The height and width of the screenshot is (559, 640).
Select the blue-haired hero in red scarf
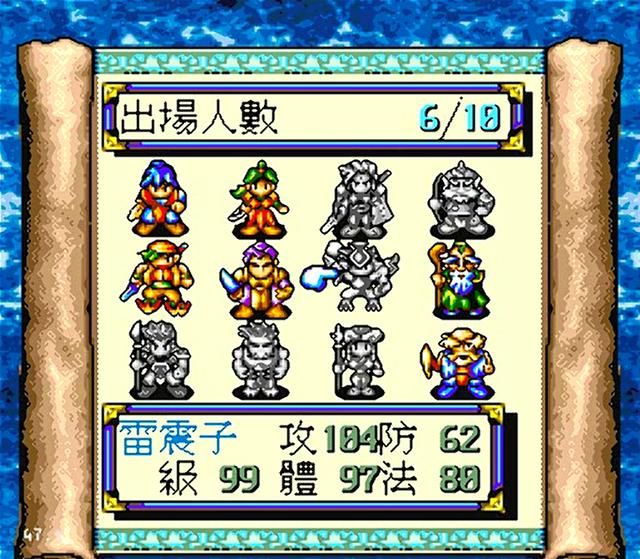[160, 195]
